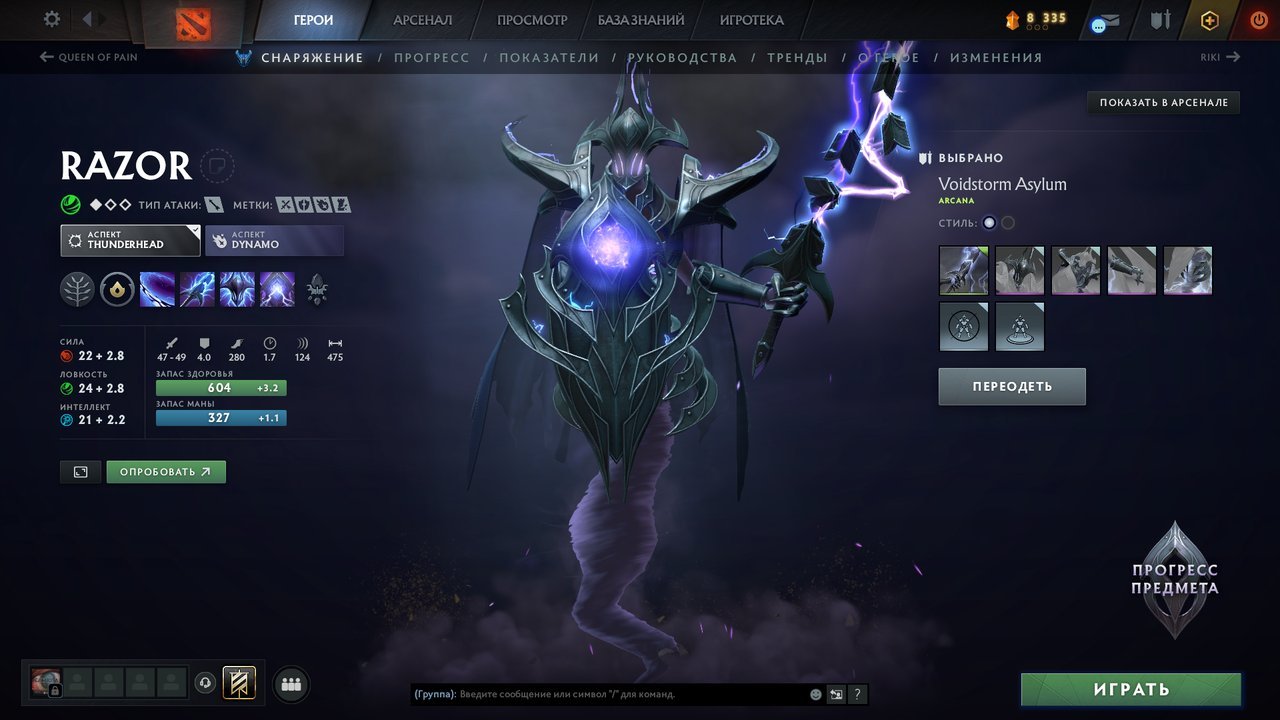Screen dimensions: 1280x720
Task: Switch to the Dynamo aspect
Action: point(274,240)
